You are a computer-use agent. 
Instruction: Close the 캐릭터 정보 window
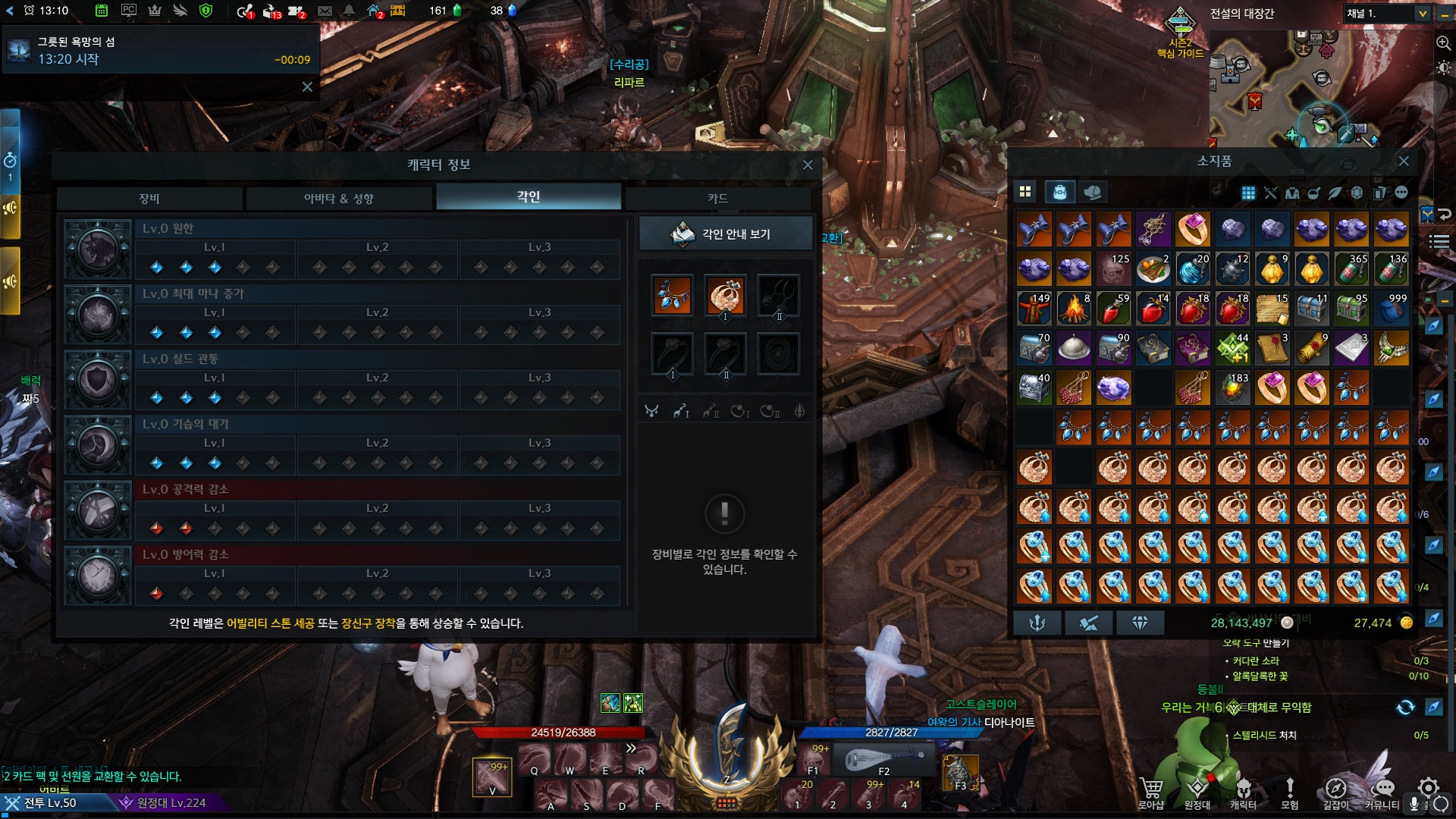808,165
